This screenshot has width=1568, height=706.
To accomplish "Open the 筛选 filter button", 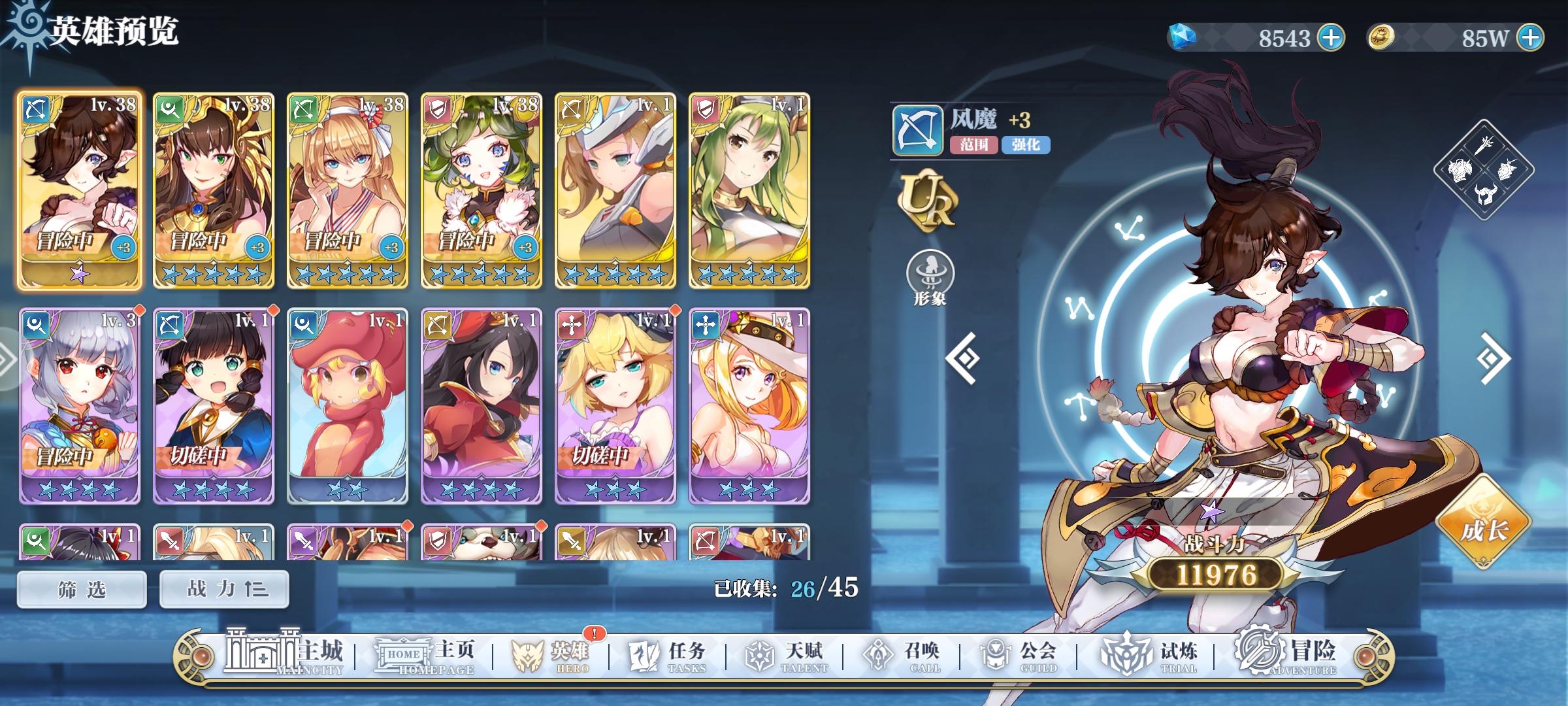I will (82, 588).
